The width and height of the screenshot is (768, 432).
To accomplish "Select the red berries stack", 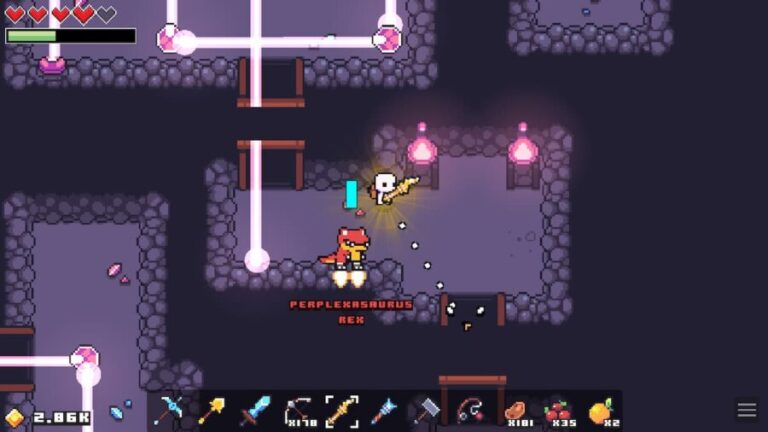I will (557, 410).
